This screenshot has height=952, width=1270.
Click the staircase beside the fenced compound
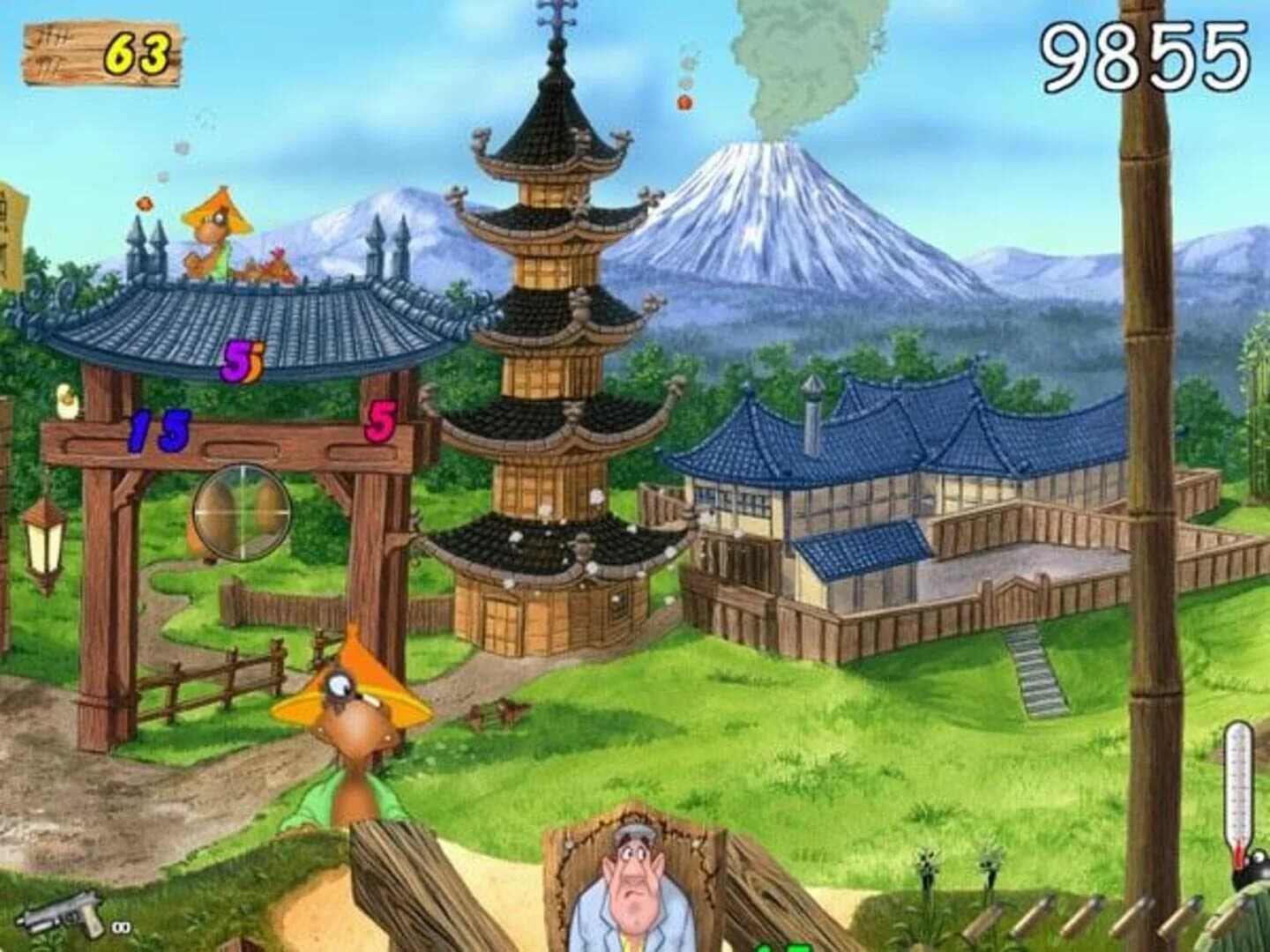pyautogui.click(x=1030, y=670)
